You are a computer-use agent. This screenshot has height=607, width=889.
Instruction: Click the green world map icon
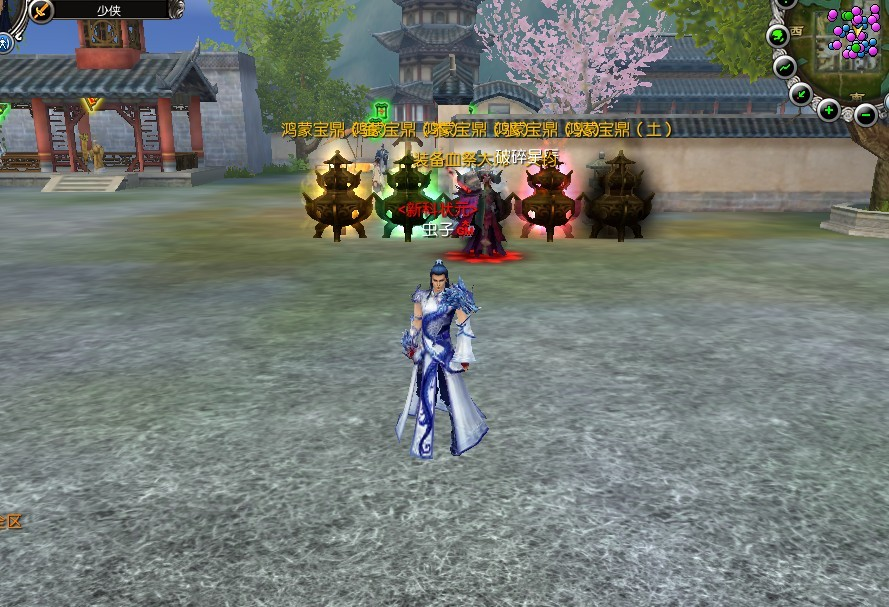click(x=777, y=36)
